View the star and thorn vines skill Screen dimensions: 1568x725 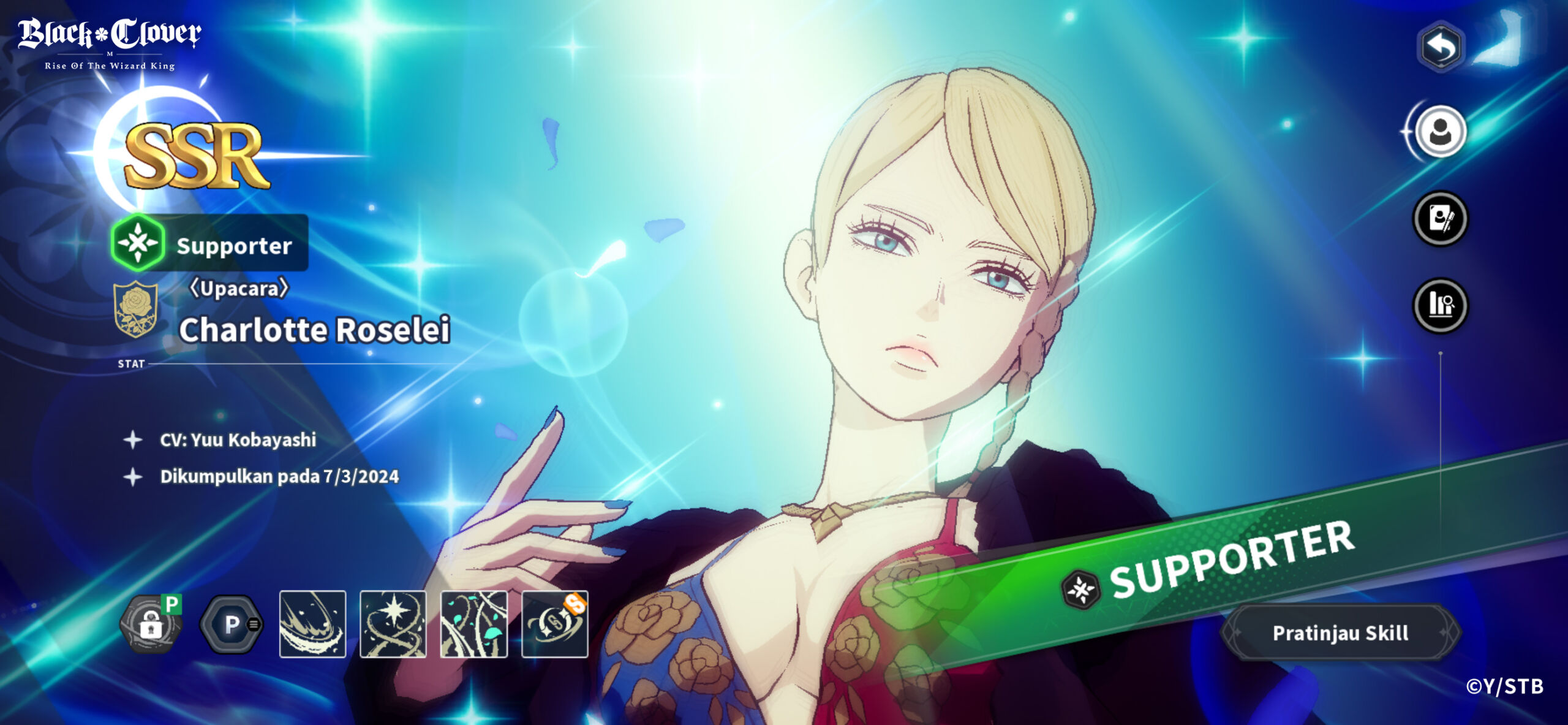coord(393,624)
